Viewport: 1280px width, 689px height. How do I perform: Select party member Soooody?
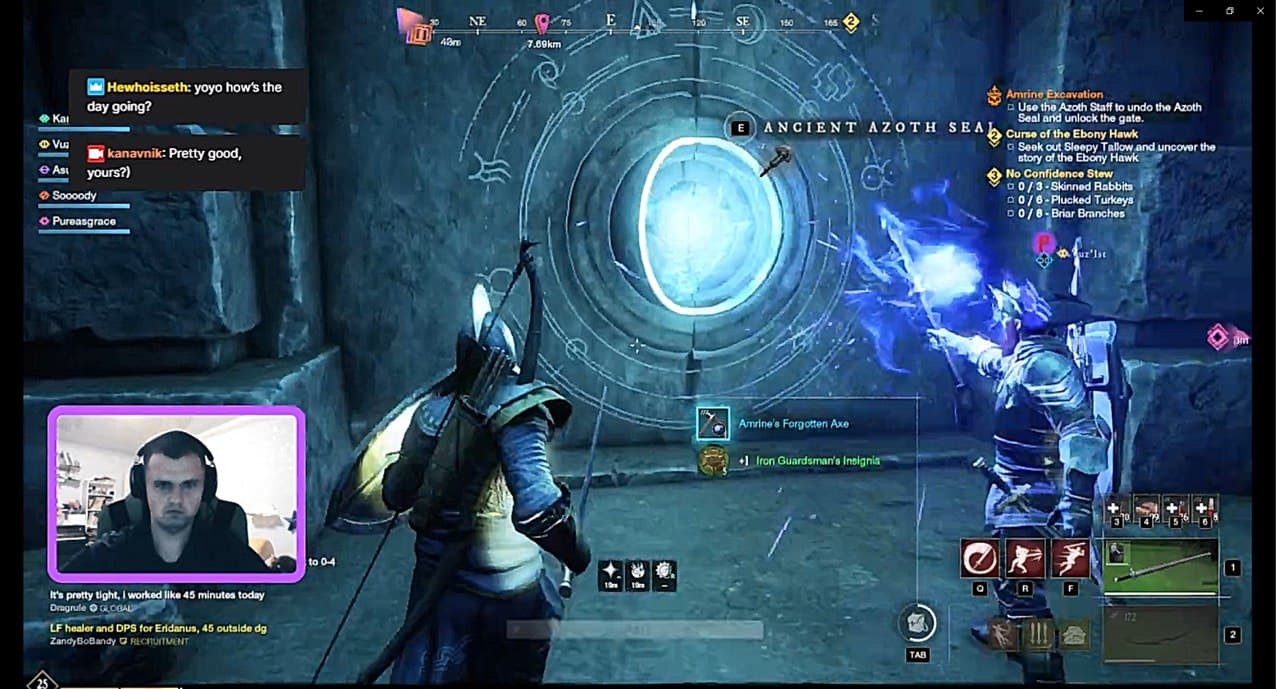tap(75, 196)
